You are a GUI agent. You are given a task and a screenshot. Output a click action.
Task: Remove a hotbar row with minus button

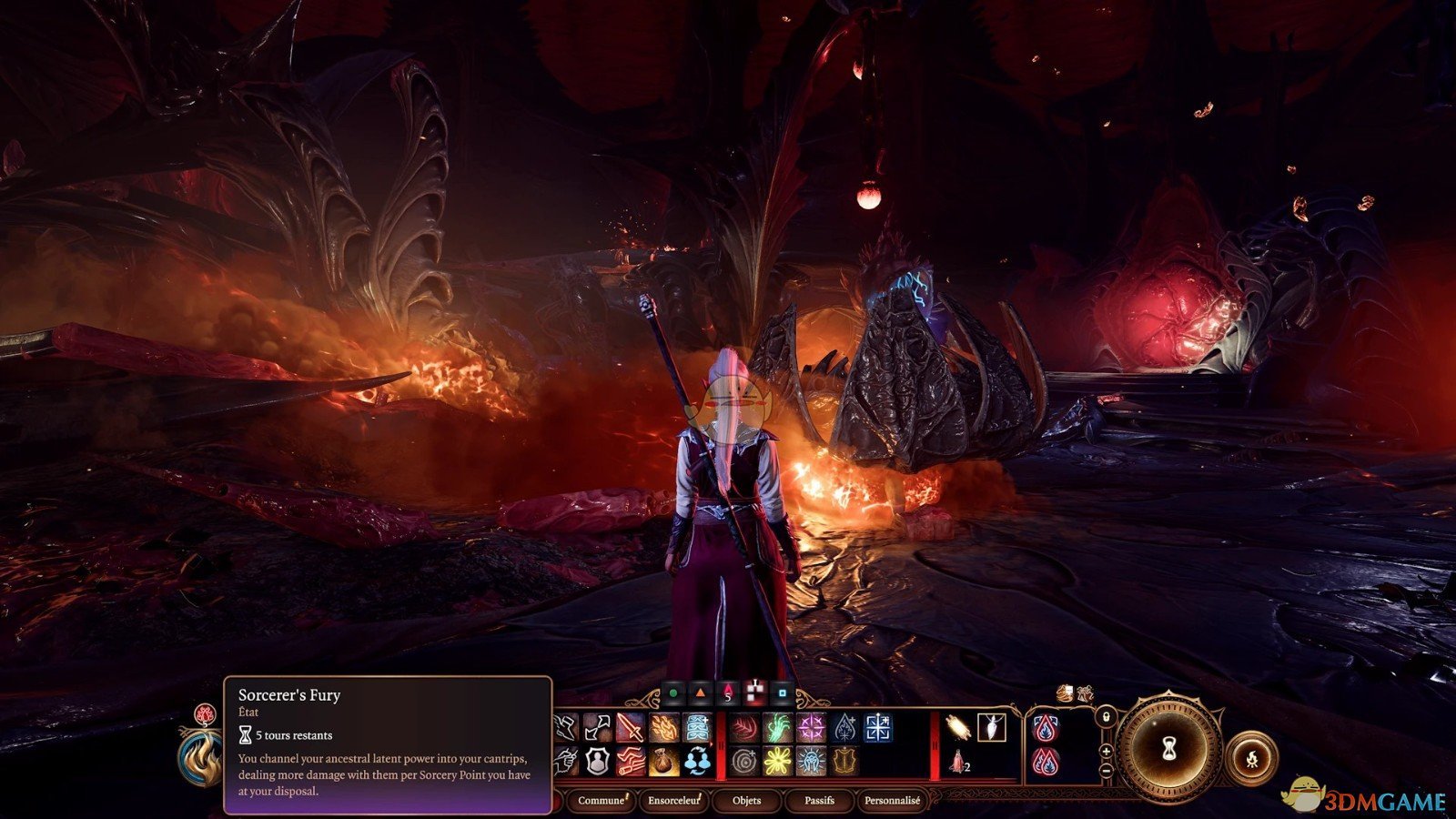coord(1106,770)
